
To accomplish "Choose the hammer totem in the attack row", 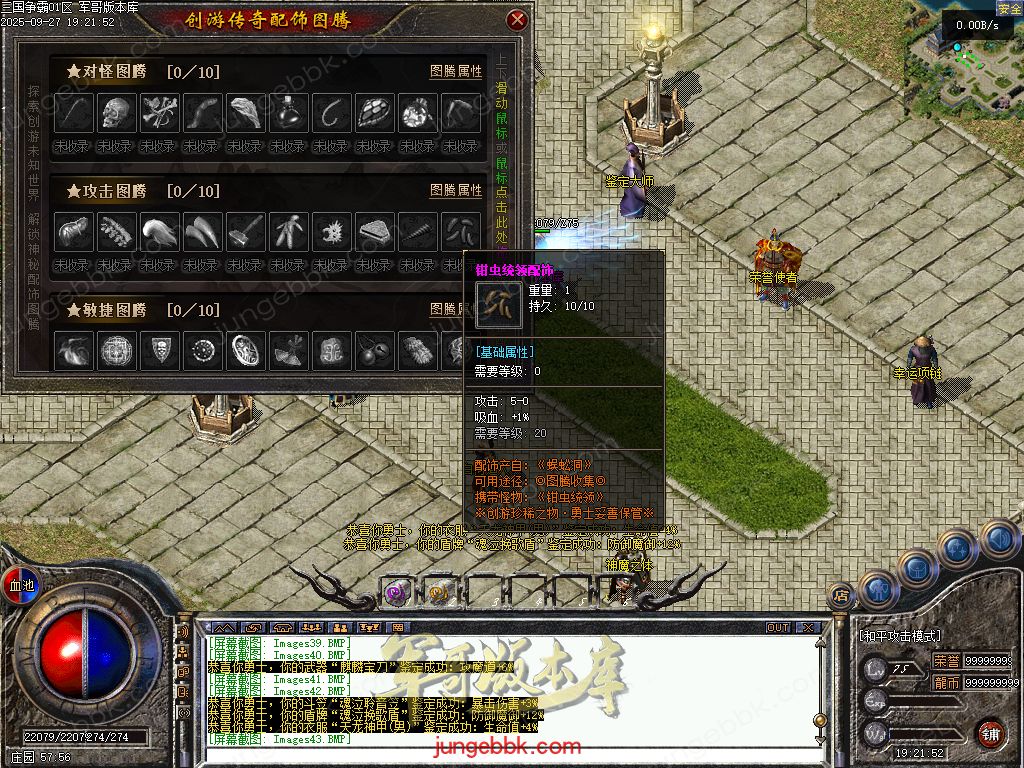I will click(x=246, y=231).
